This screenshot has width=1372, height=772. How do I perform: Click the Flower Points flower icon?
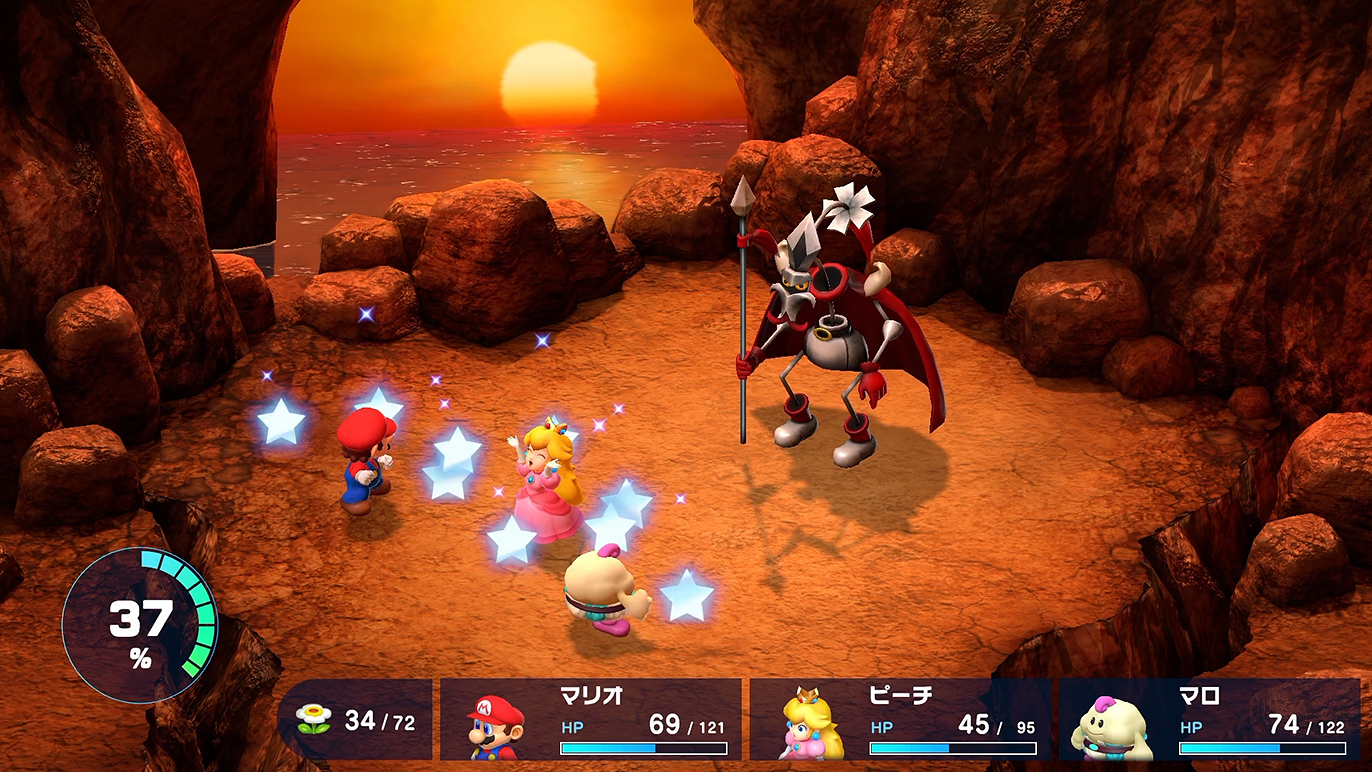tap(313, 719)
